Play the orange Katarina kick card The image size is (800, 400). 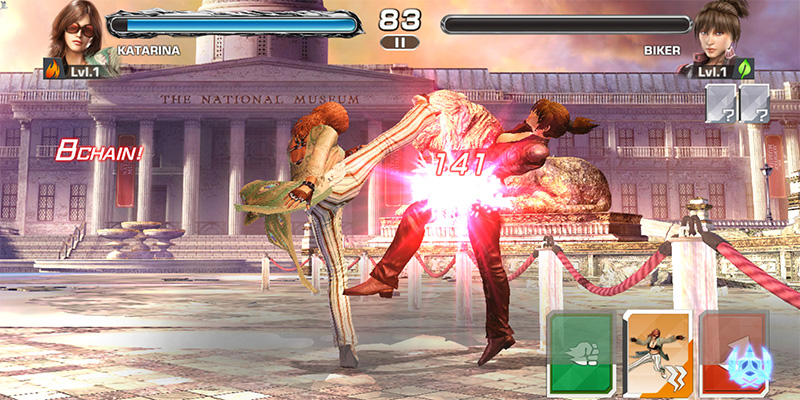[x=656, y=352]
